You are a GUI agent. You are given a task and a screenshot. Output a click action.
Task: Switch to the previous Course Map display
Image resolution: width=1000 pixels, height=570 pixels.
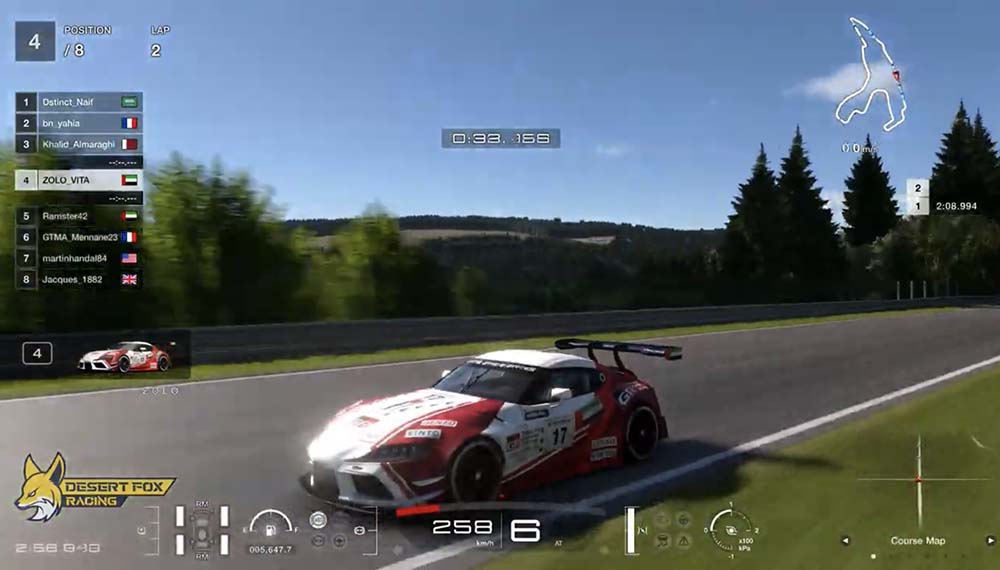(x=846, y=541)
